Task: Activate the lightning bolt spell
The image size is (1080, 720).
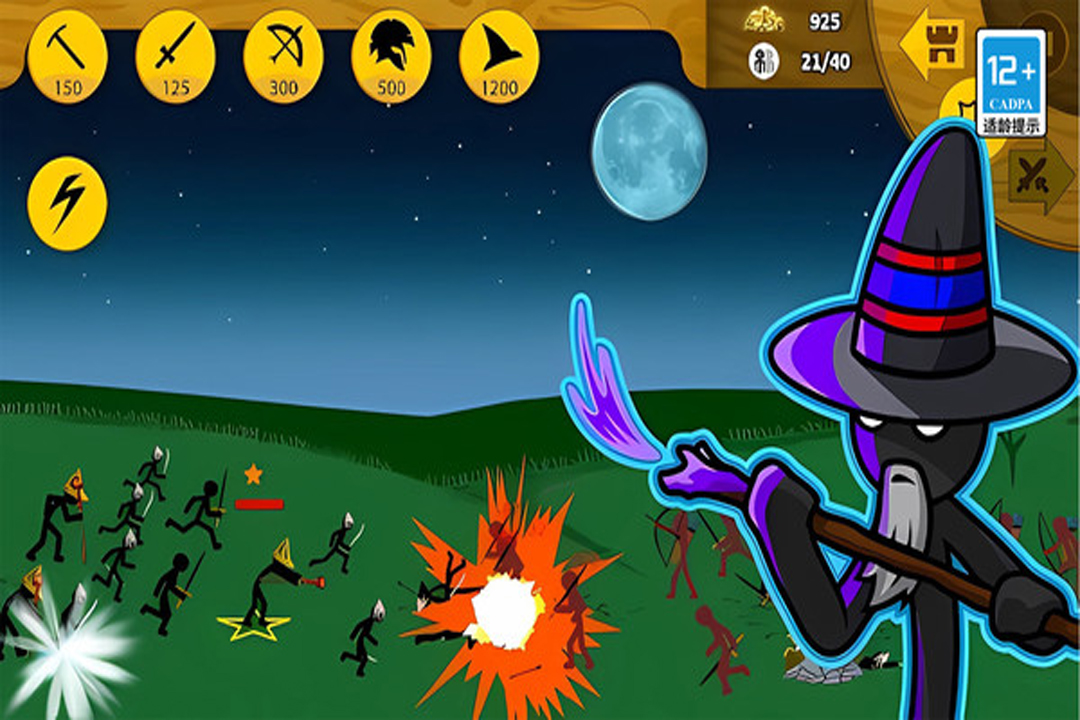Action: pyautogui.click(x=67, y=203)
